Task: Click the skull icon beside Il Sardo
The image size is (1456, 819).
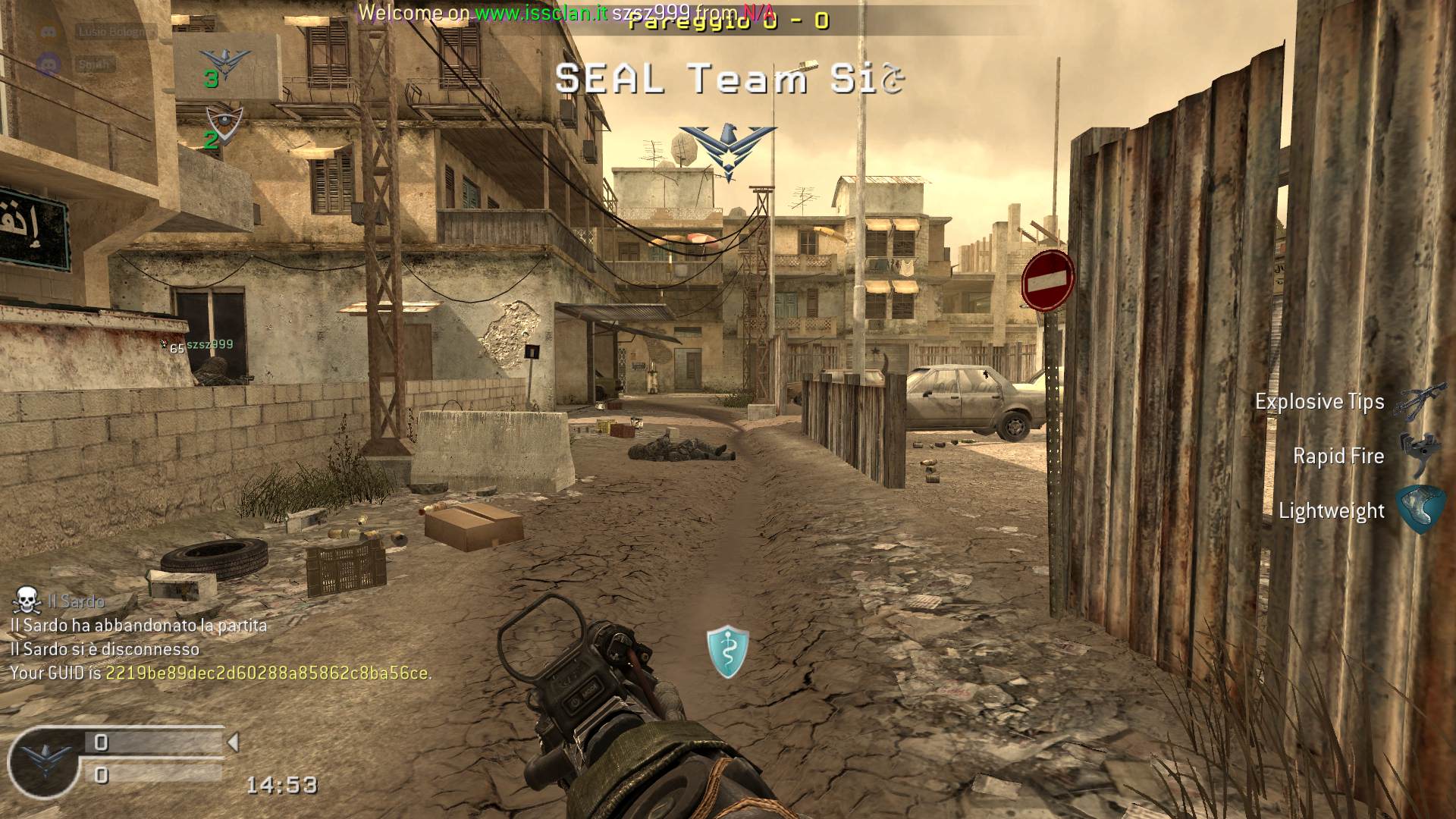Action: click(27, 601)
